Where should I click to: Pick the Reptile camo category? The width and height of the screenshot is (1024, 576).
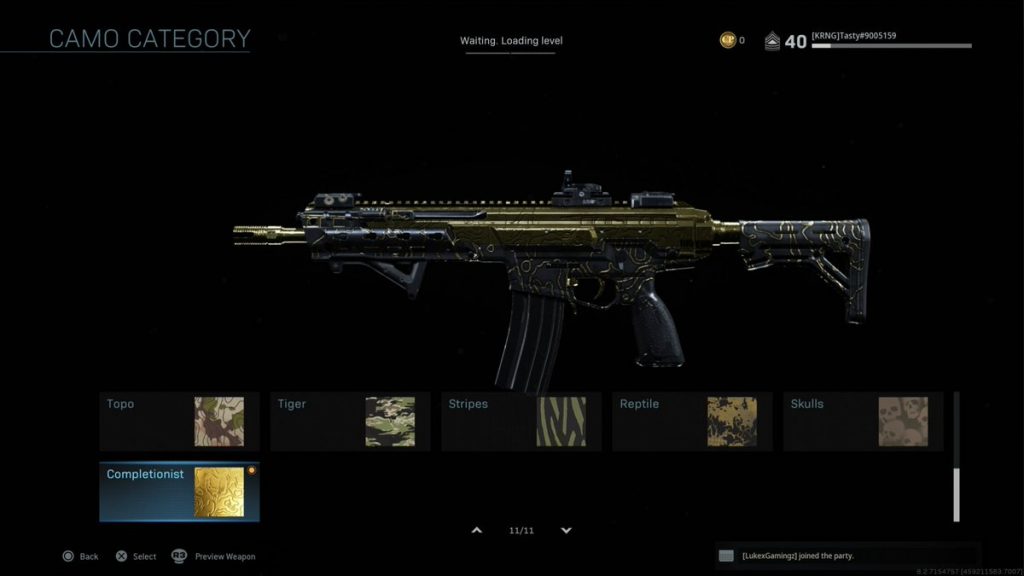click(x=692, y=421)
